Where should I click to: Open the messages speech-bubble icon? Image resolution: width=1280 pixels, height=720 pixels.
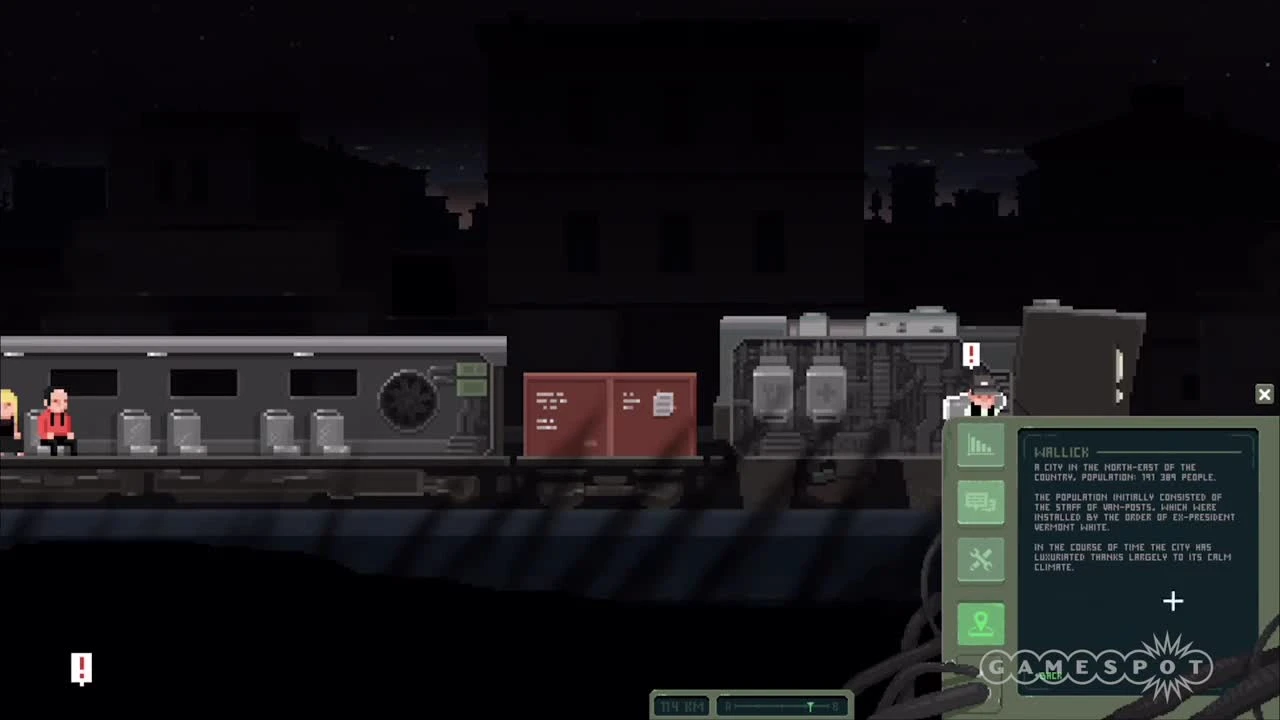point(981,502)
